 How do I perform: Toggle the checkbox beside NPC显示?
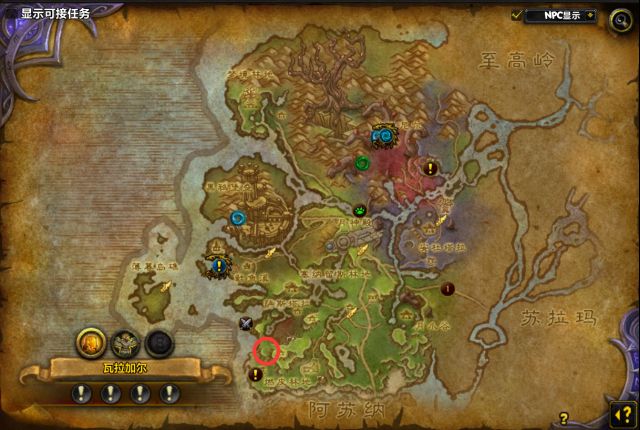[x=517, y=16]
